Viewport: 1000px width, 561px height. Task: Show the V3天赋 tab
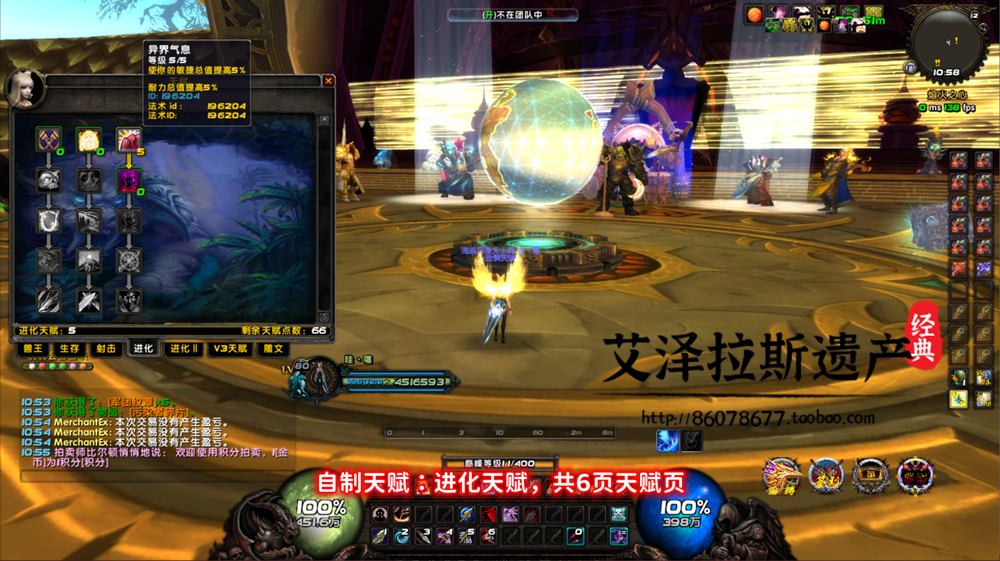229,349
